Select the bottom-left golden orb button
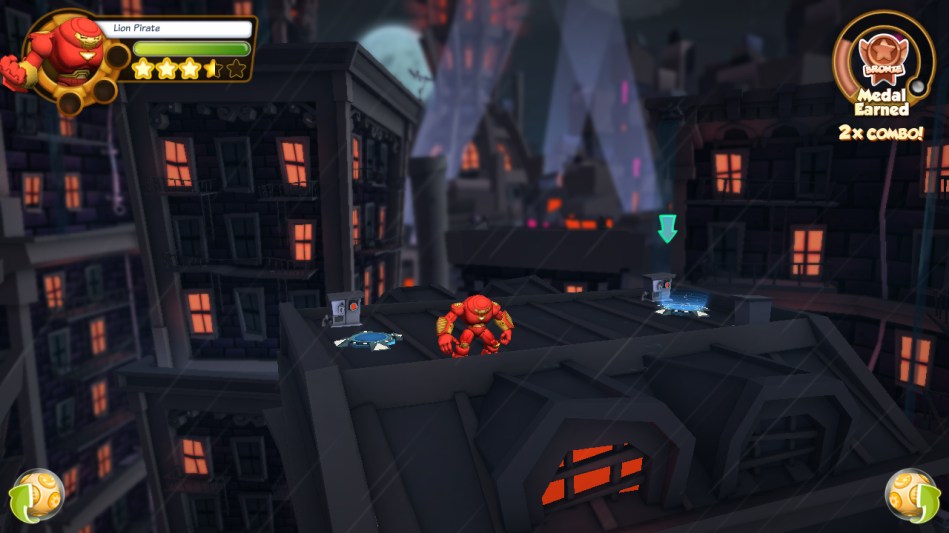This screenshot has width=949, height=533. pyautogui.click(x=36, y=495)
